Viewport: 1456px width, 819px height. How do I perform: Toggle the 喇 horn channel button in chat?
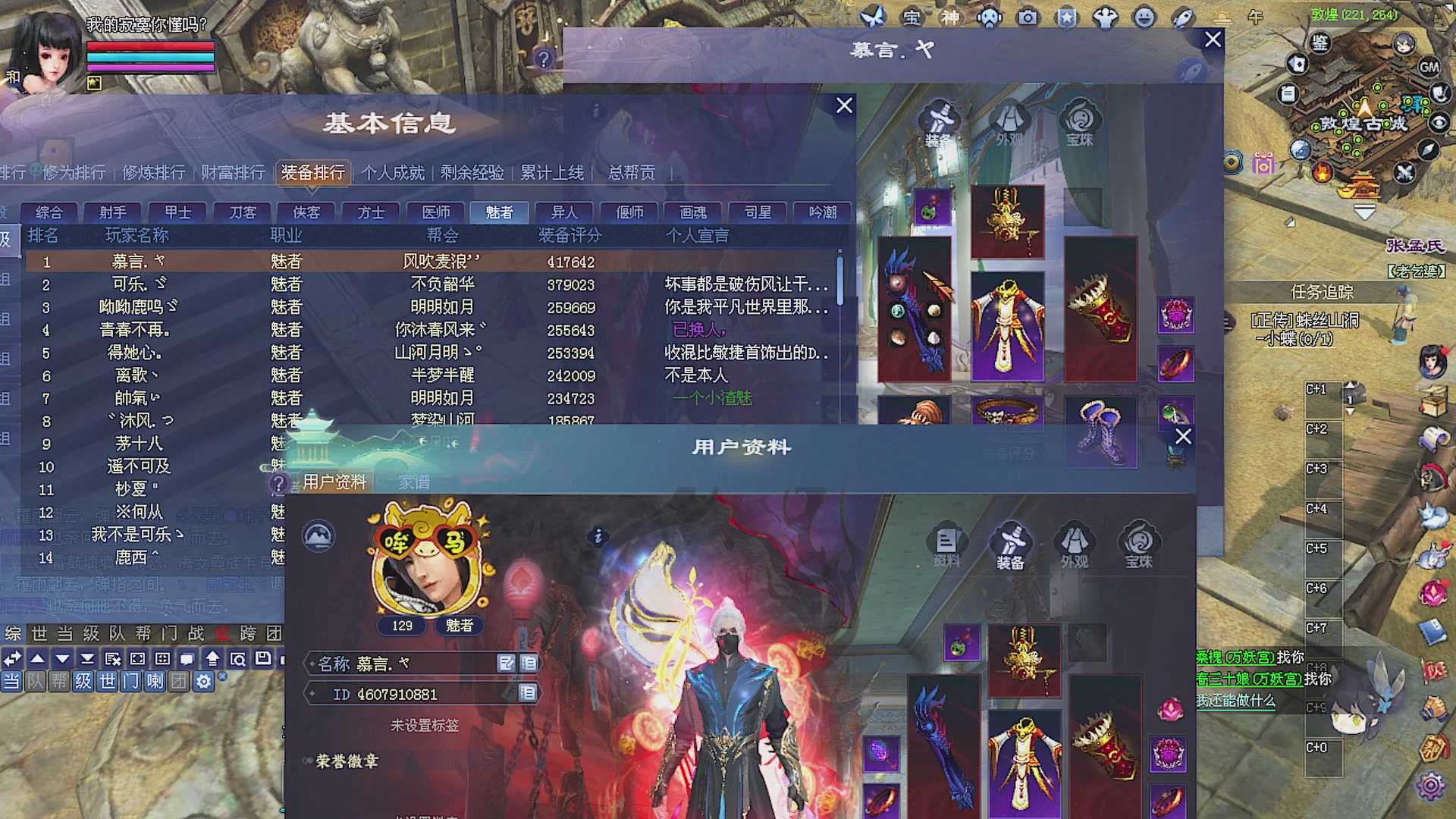click(155, 683)
